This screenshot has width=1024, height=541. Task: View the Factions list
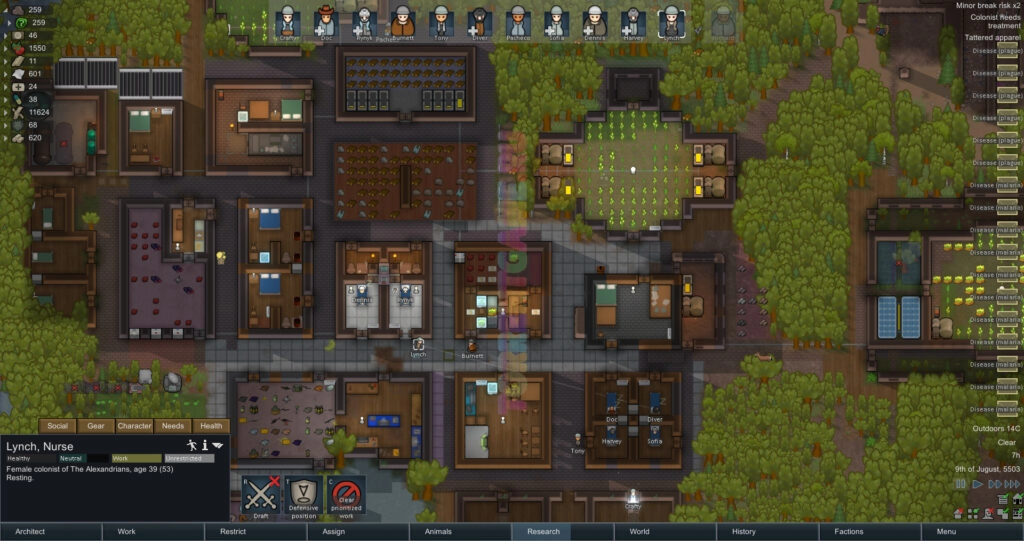[x=849, y=532]
